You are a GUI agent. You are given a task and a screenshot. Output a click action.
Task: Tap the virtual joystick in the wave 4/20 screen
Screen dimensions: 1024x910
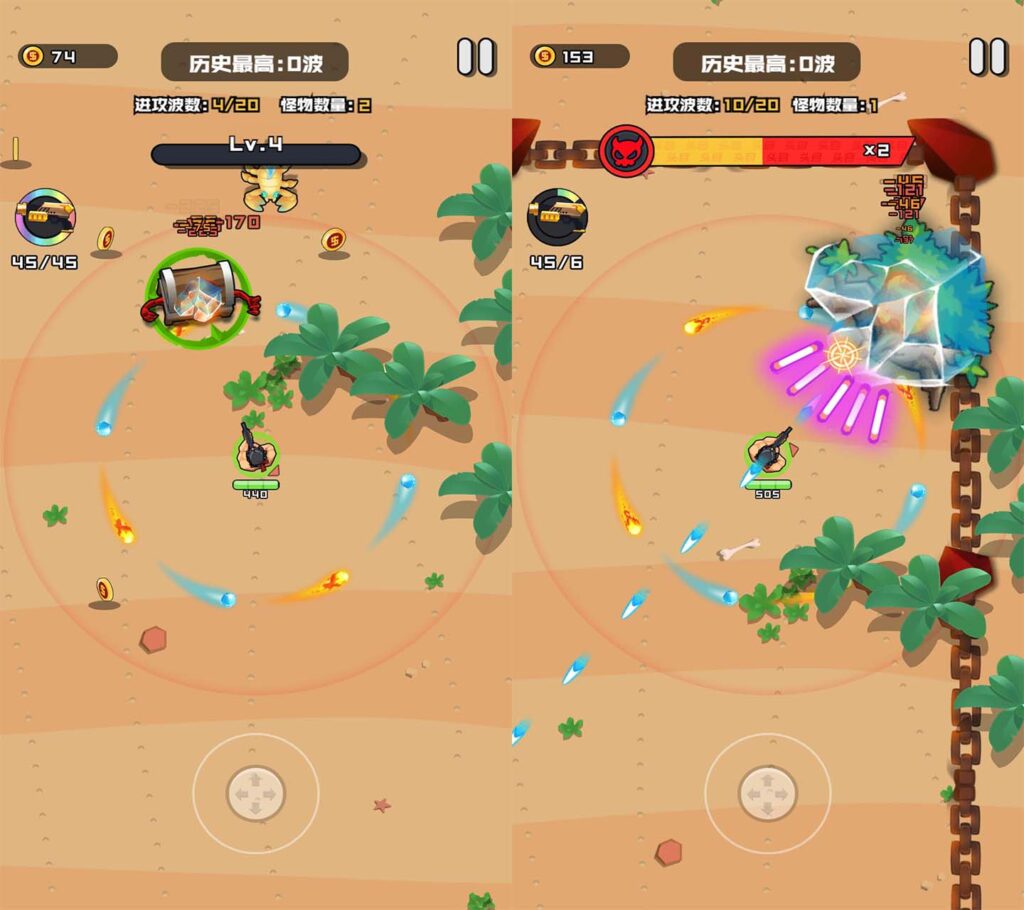pos(256,794)
